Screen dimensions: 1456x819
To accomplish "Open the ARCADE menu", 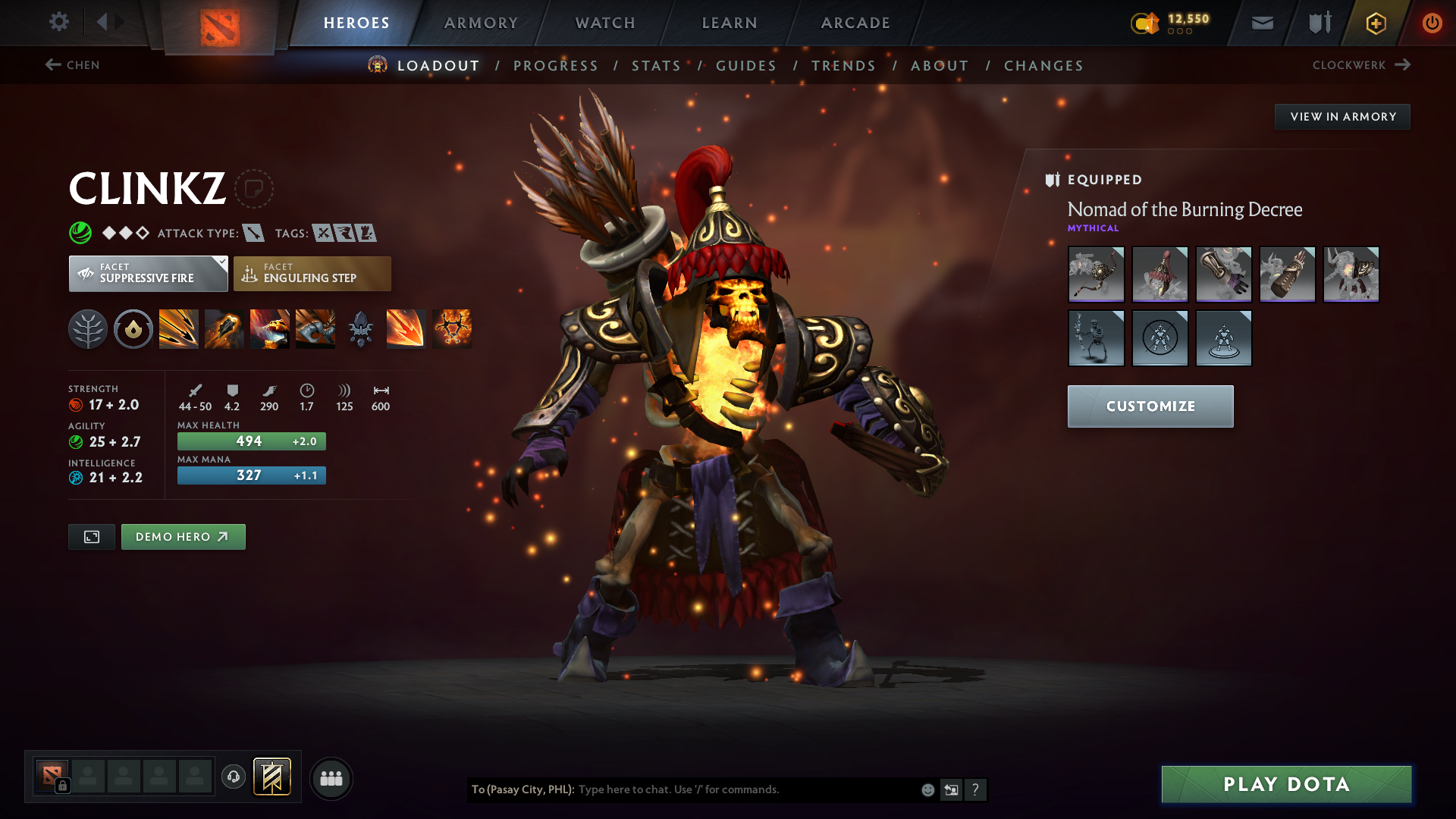I will pyautogui.click(x=855, y=23).
